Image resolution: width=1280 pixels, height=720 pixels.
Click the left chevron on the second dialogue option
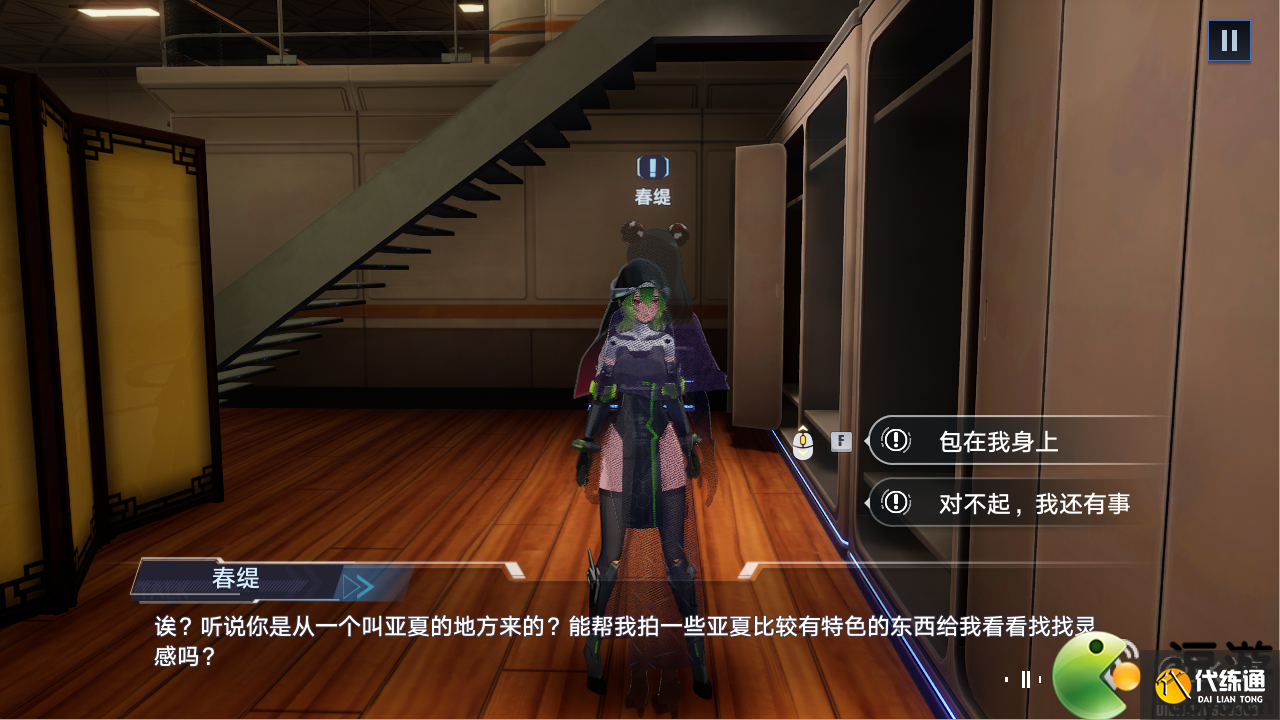pos(869,504)
